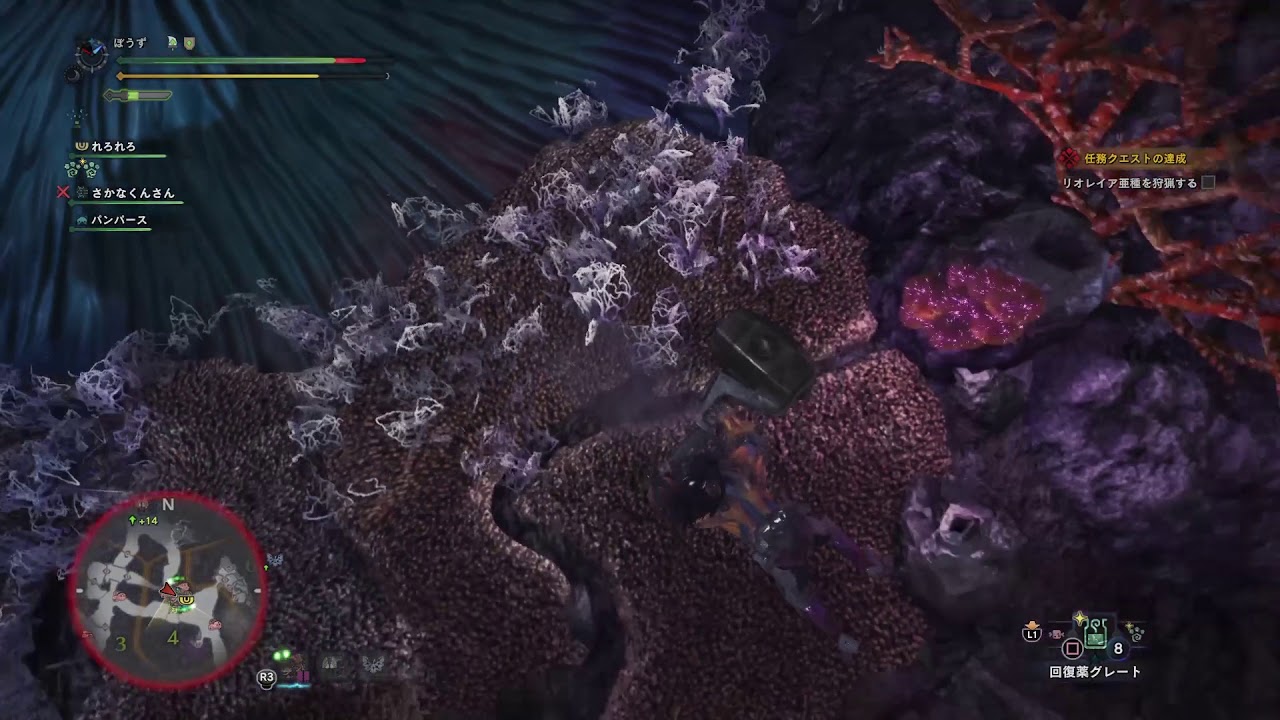Open the 任務クエストの達成 quest tracker

coord(1134,159)
